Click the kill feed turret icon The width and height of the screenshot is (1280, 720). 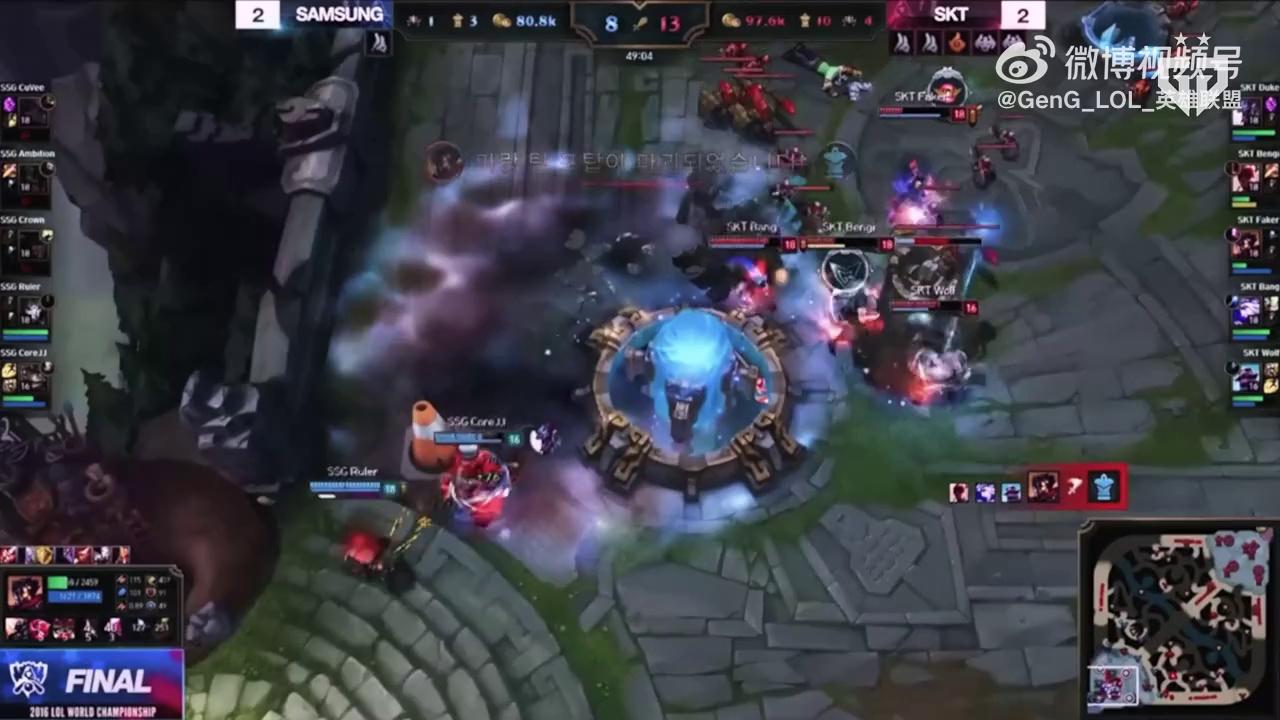click(x=1105, y=488)
